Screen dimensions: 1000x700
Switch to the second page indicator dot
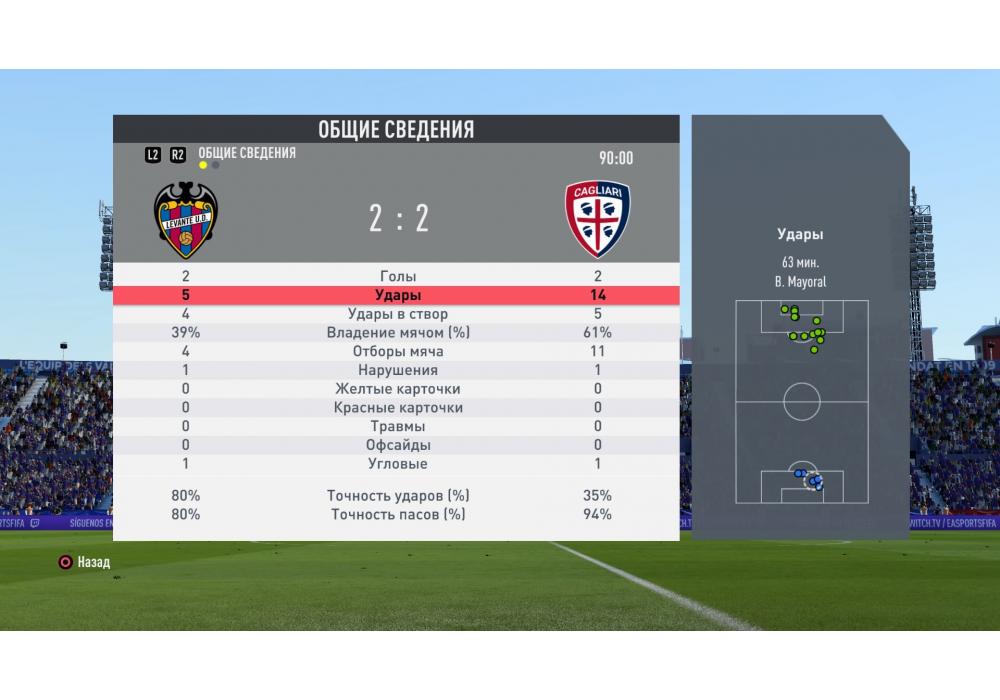(x=216, y=165)
